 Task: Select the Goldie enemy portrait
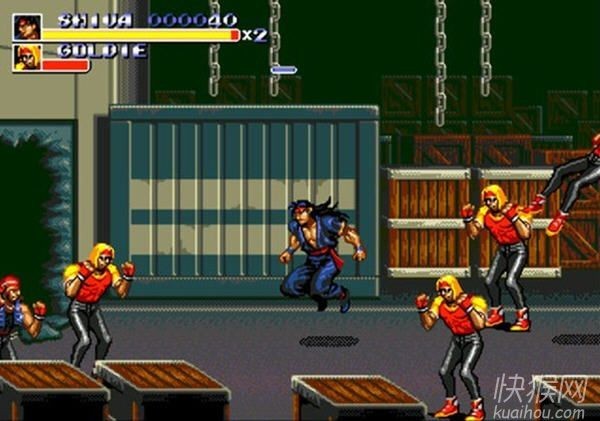27,58
